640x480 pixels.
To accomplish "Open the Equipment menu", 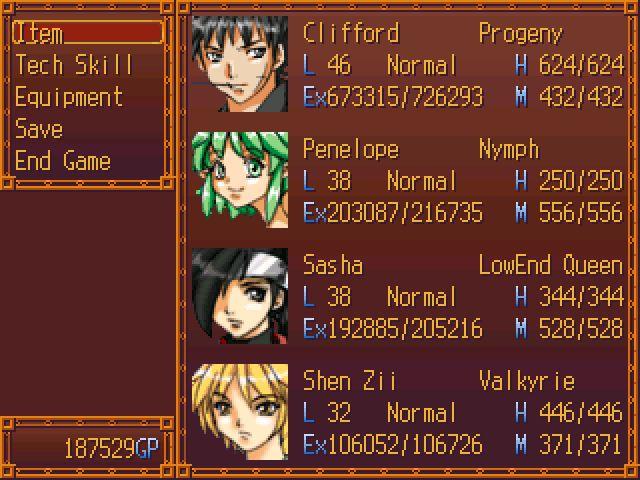I will [69, 97].
